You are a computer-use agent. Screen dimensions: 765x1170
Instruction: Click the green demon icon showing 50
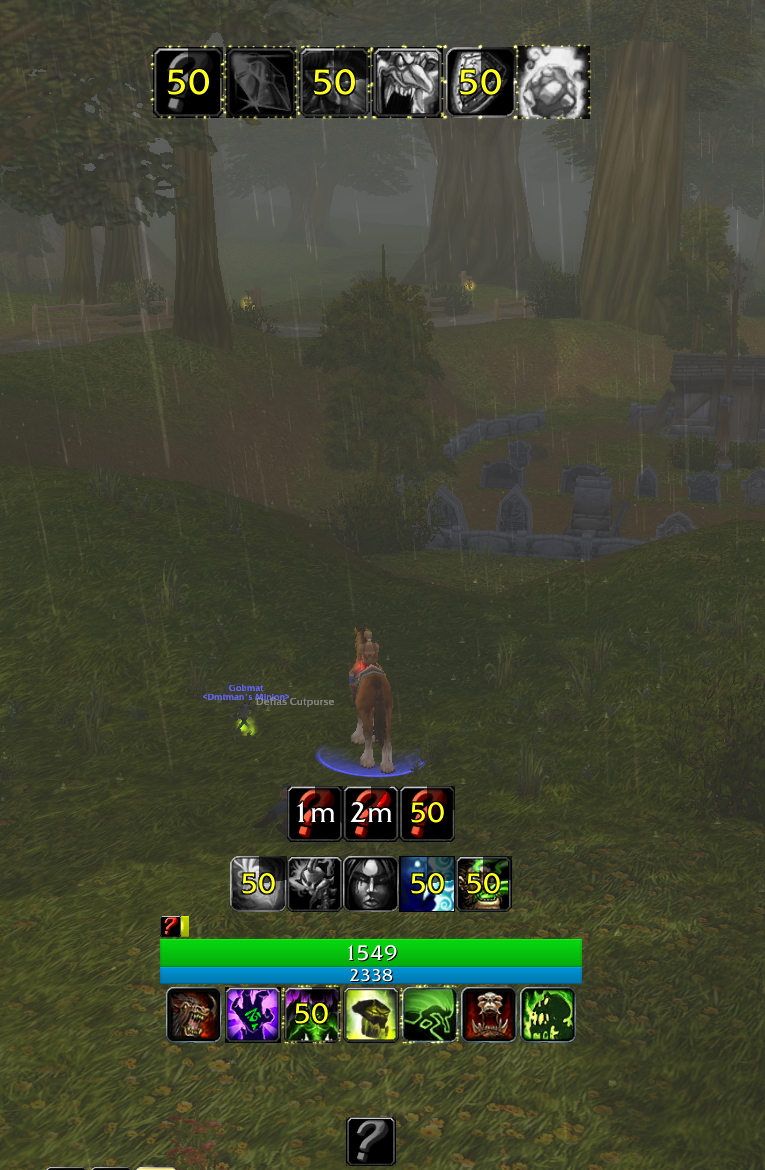312,1015
